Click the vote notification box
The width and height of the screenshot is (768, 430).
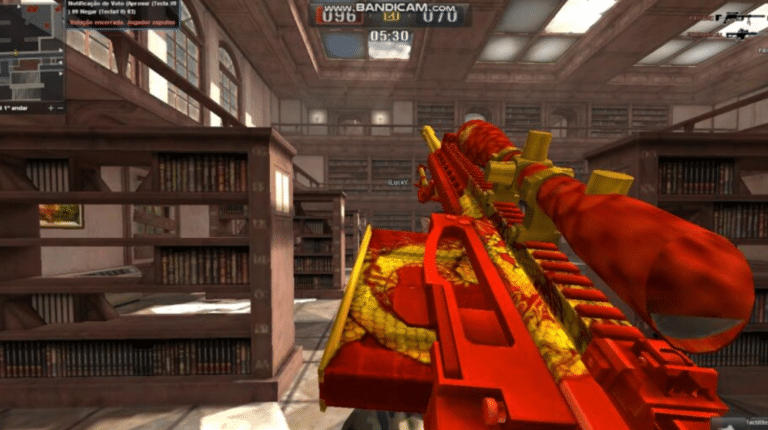122,14
